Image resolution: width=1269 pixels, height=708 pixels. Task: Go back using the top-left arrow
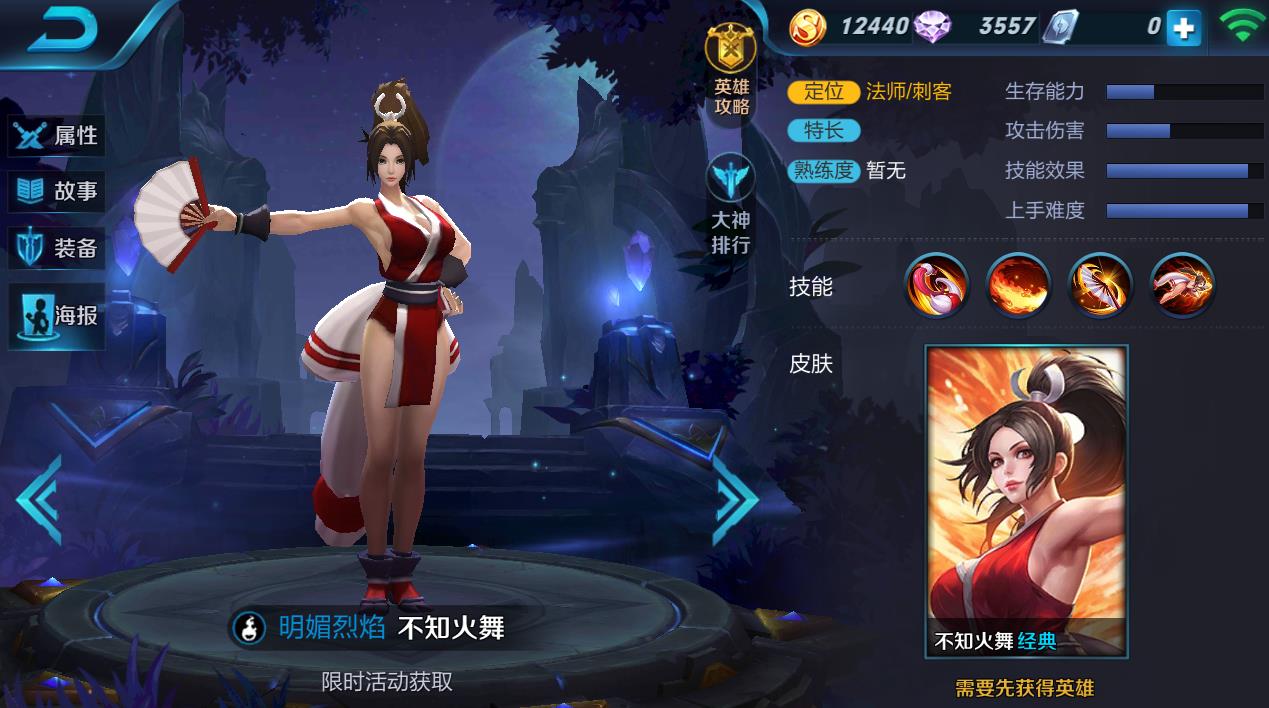62,32
